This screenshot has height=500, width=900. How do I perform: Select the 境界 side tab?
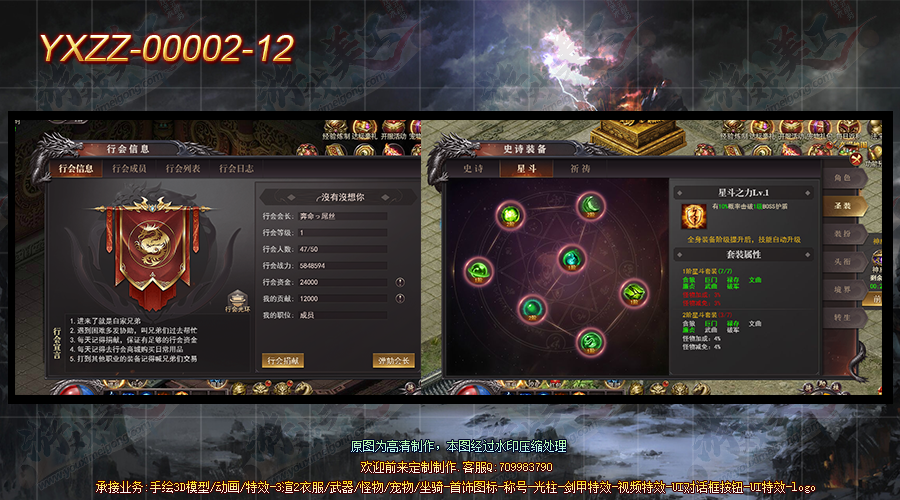point(842,290)
